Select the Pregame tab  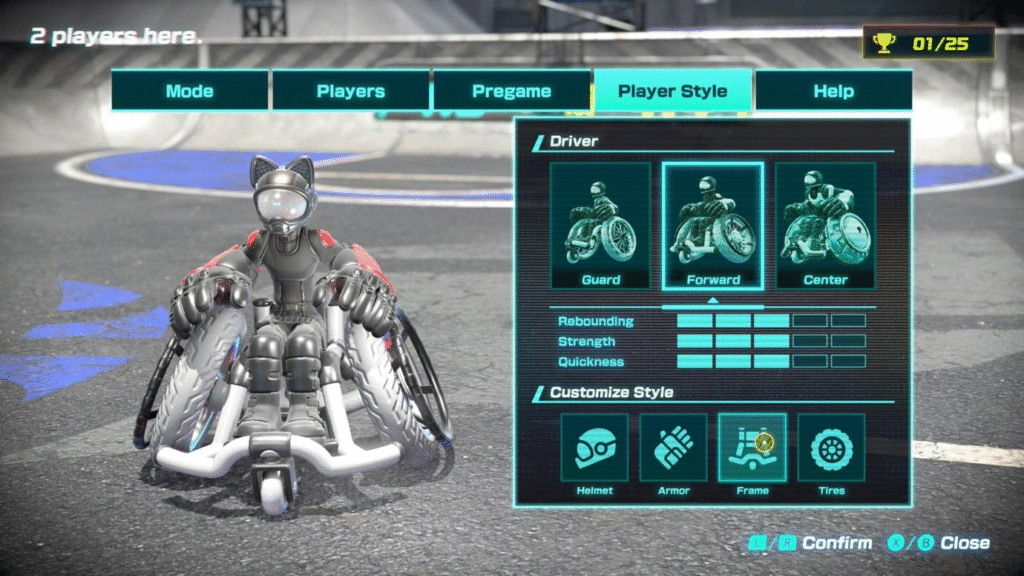[x=512, y=91]
